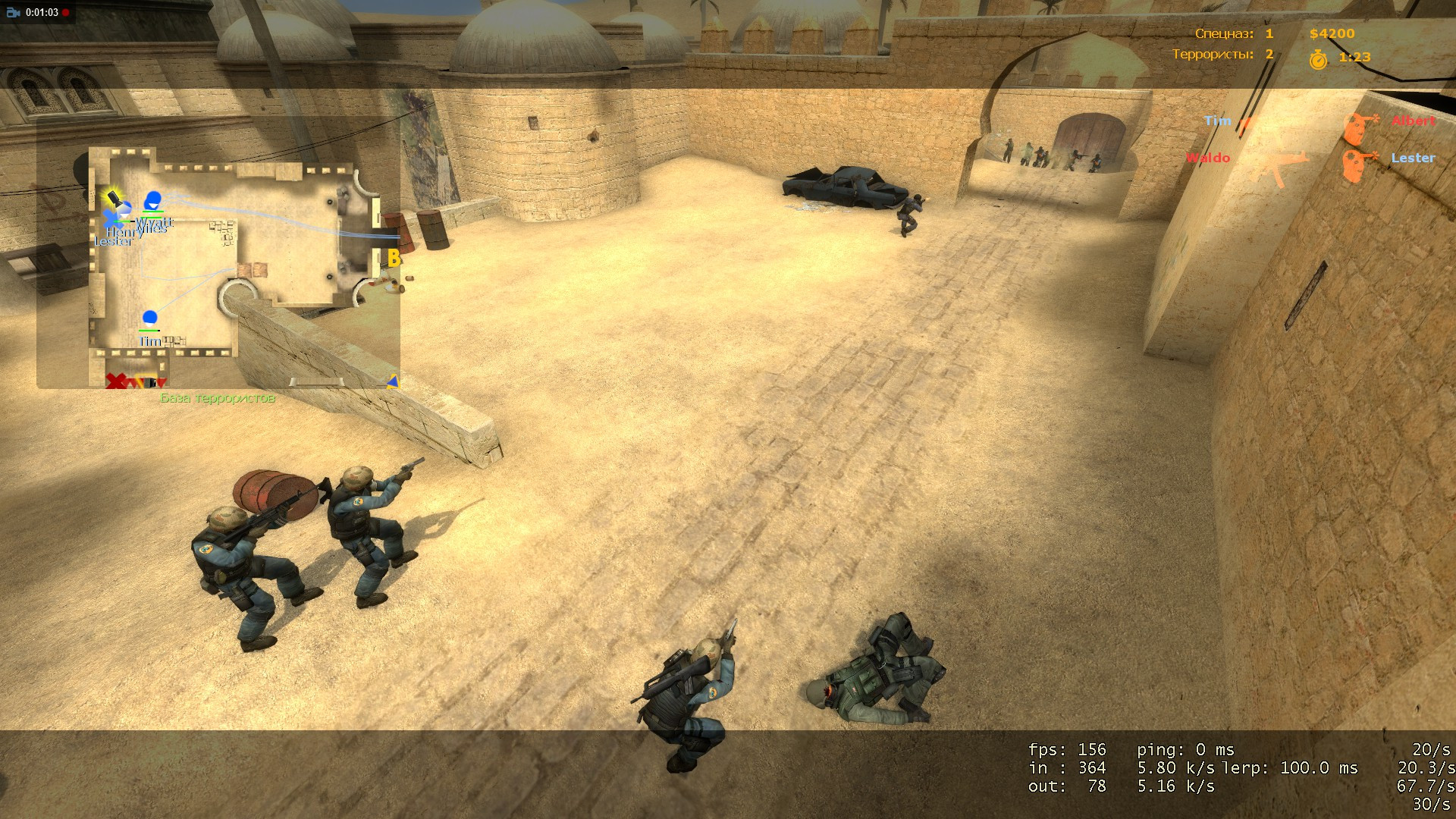Click the recording time 0:01:03 display
1456x819 pixels.
coord(42,13)
